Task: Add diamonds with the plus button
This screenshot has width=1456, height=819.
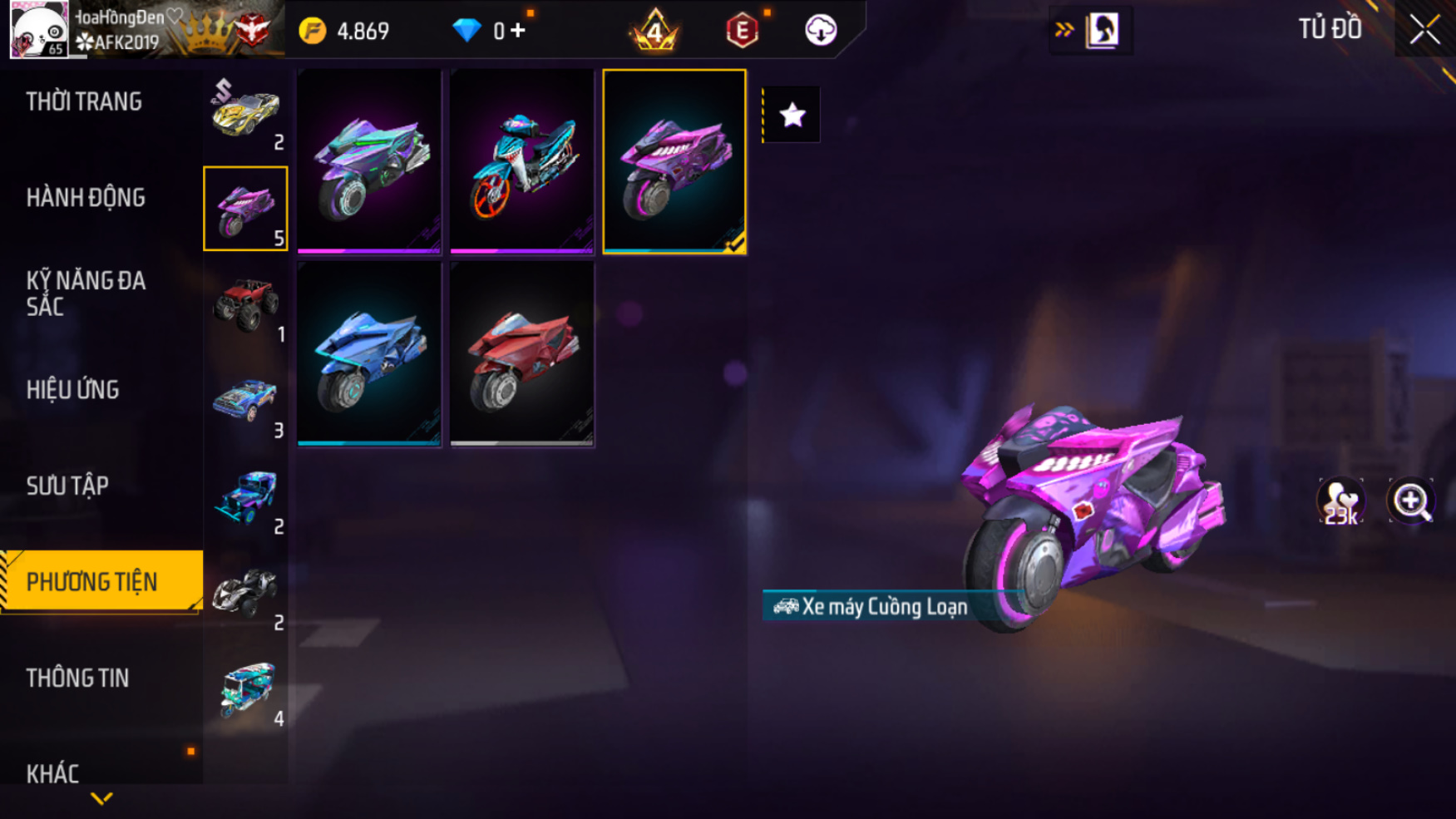Action: coord(518,31)
